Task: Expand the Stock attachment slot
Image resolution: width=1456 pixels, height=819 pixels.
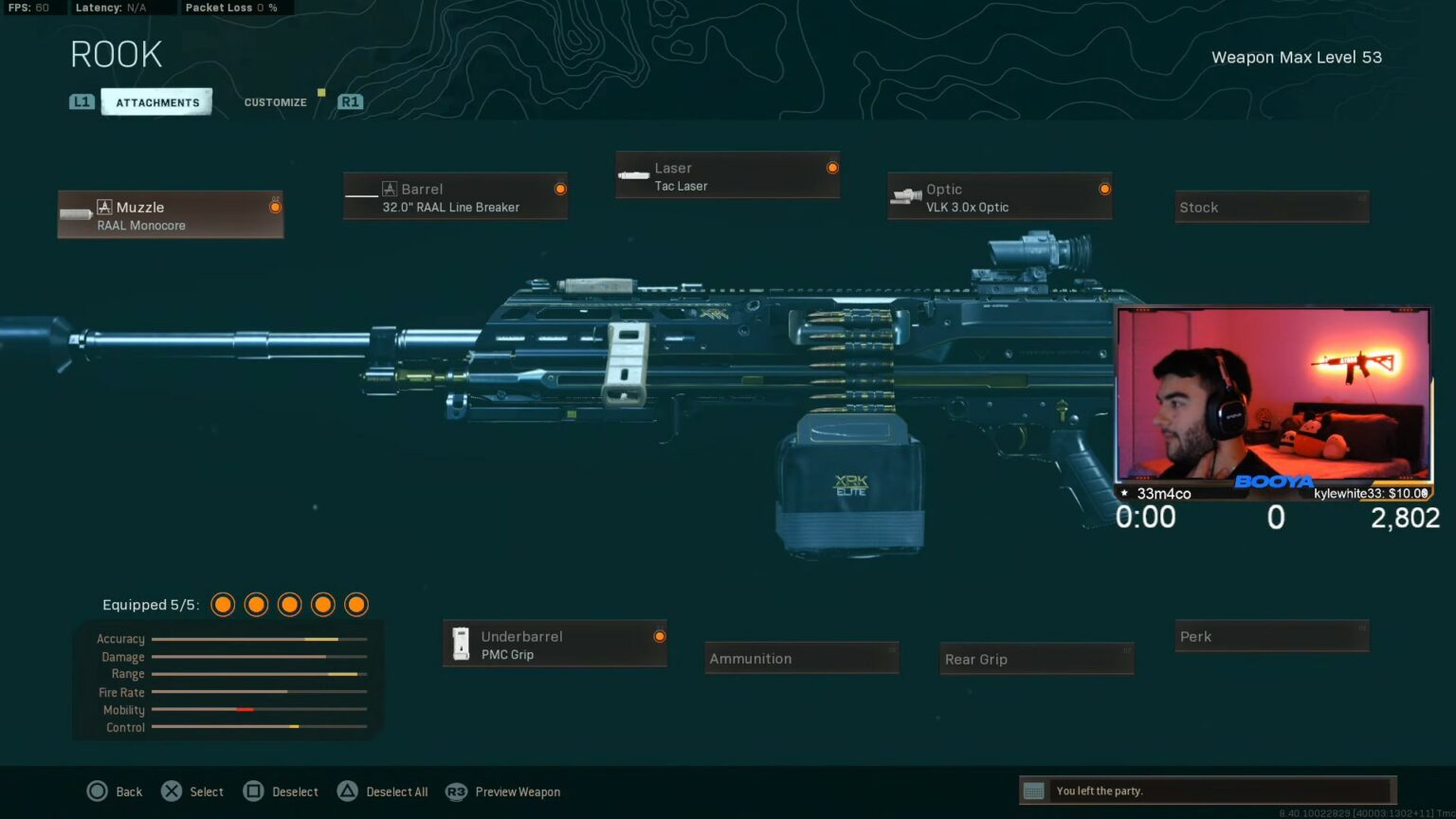Action: 1271,206
